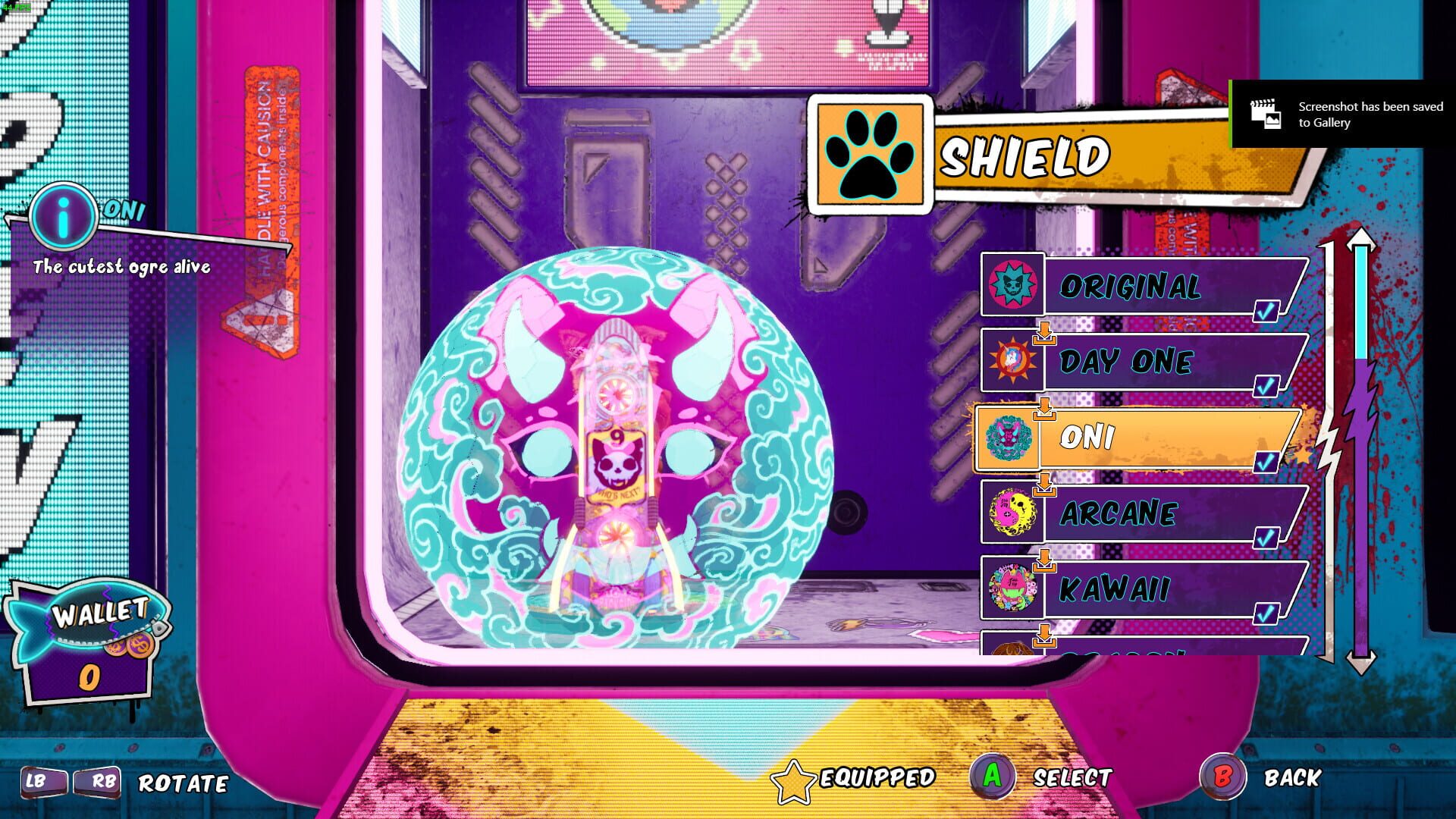Select the Kawaii cat sticker icon
The image size is (1456, 819).
1012,588
